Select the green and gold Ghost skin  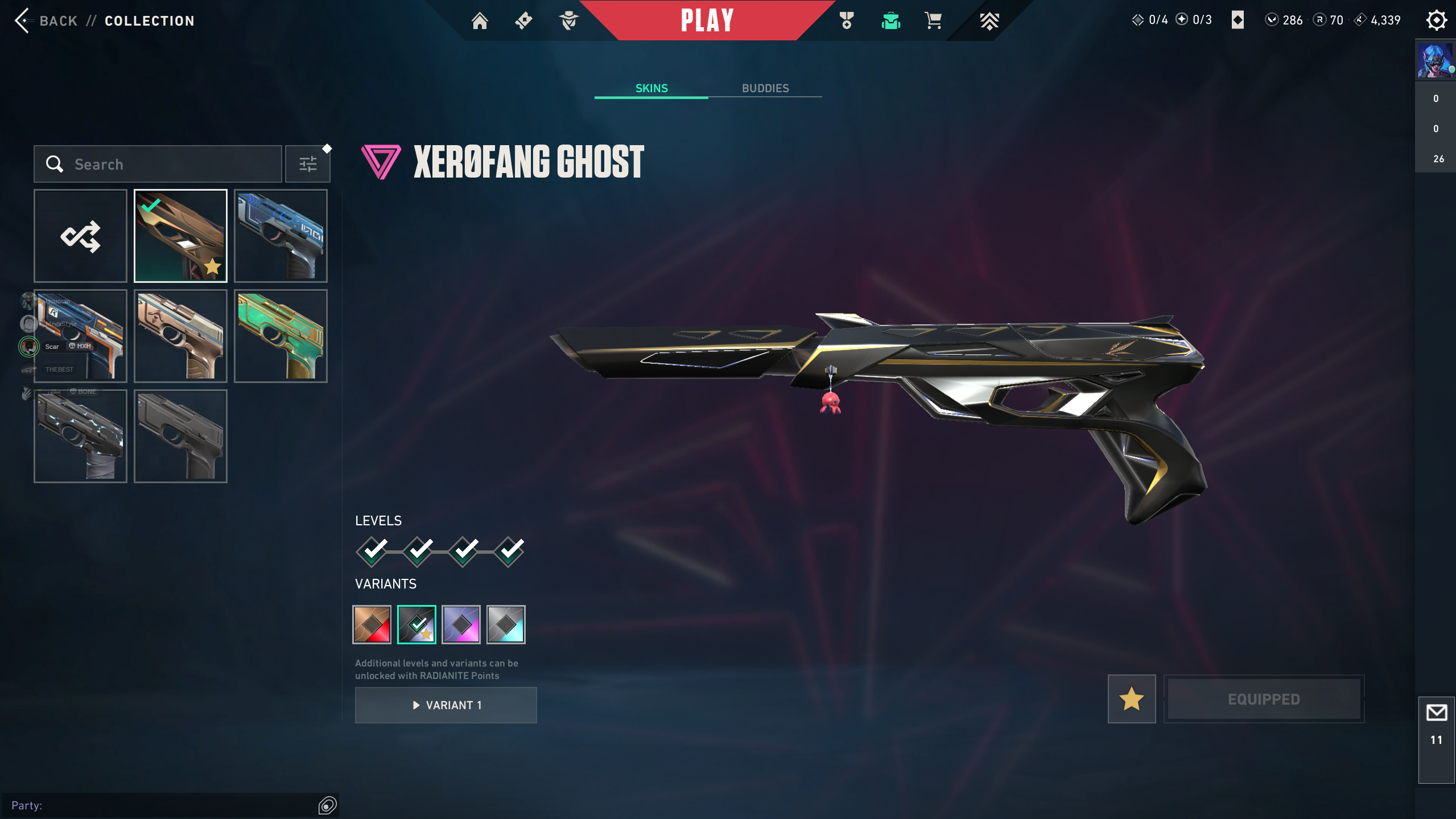[x=281, y=336]
